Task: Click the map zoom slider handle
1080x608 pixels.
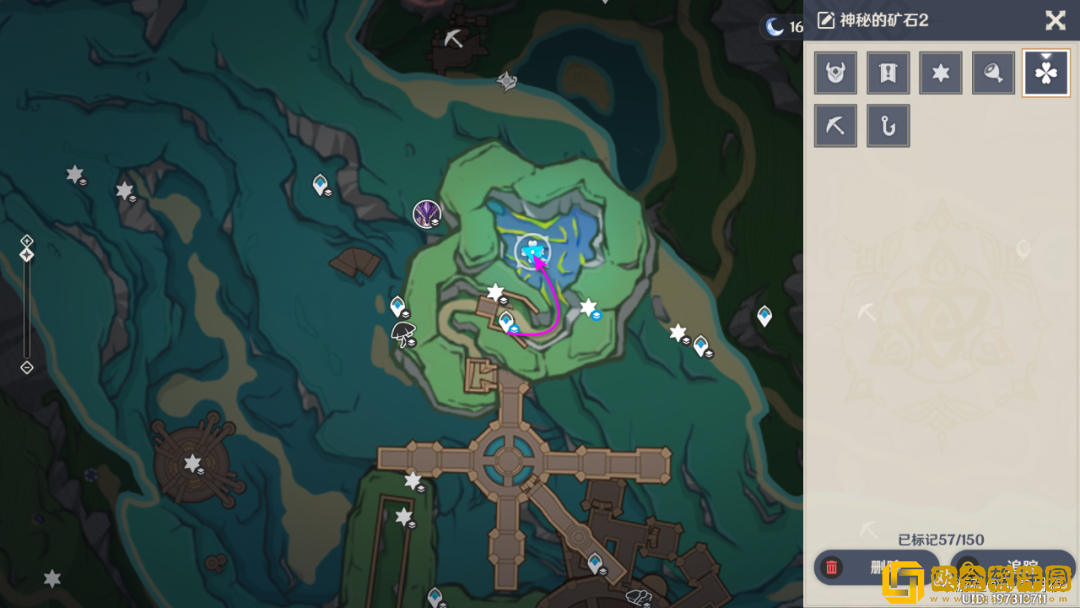Action: click(27, 255)
